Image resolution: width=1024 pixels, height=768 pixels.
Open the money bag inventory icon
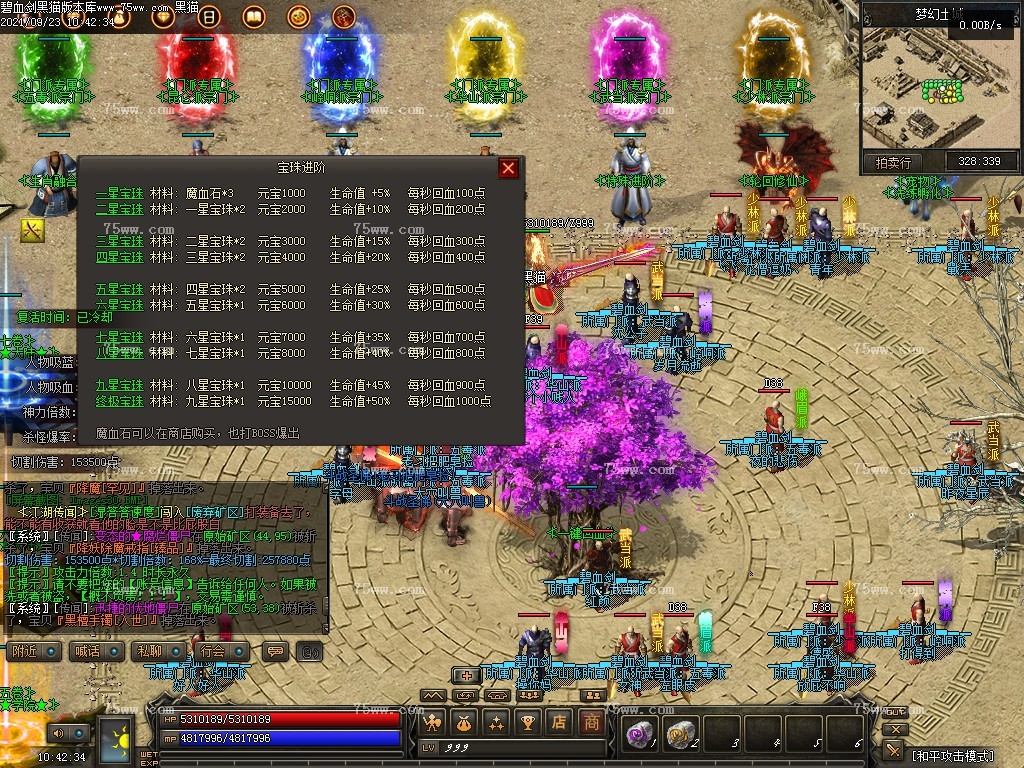(x=463, y=721)
